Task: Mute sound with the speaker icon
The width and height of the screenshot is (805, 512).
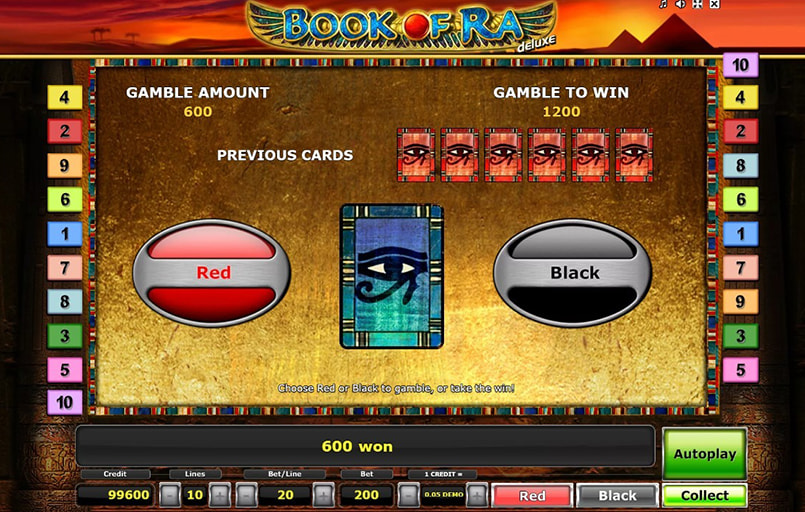Action: click(x=680, y=5)
